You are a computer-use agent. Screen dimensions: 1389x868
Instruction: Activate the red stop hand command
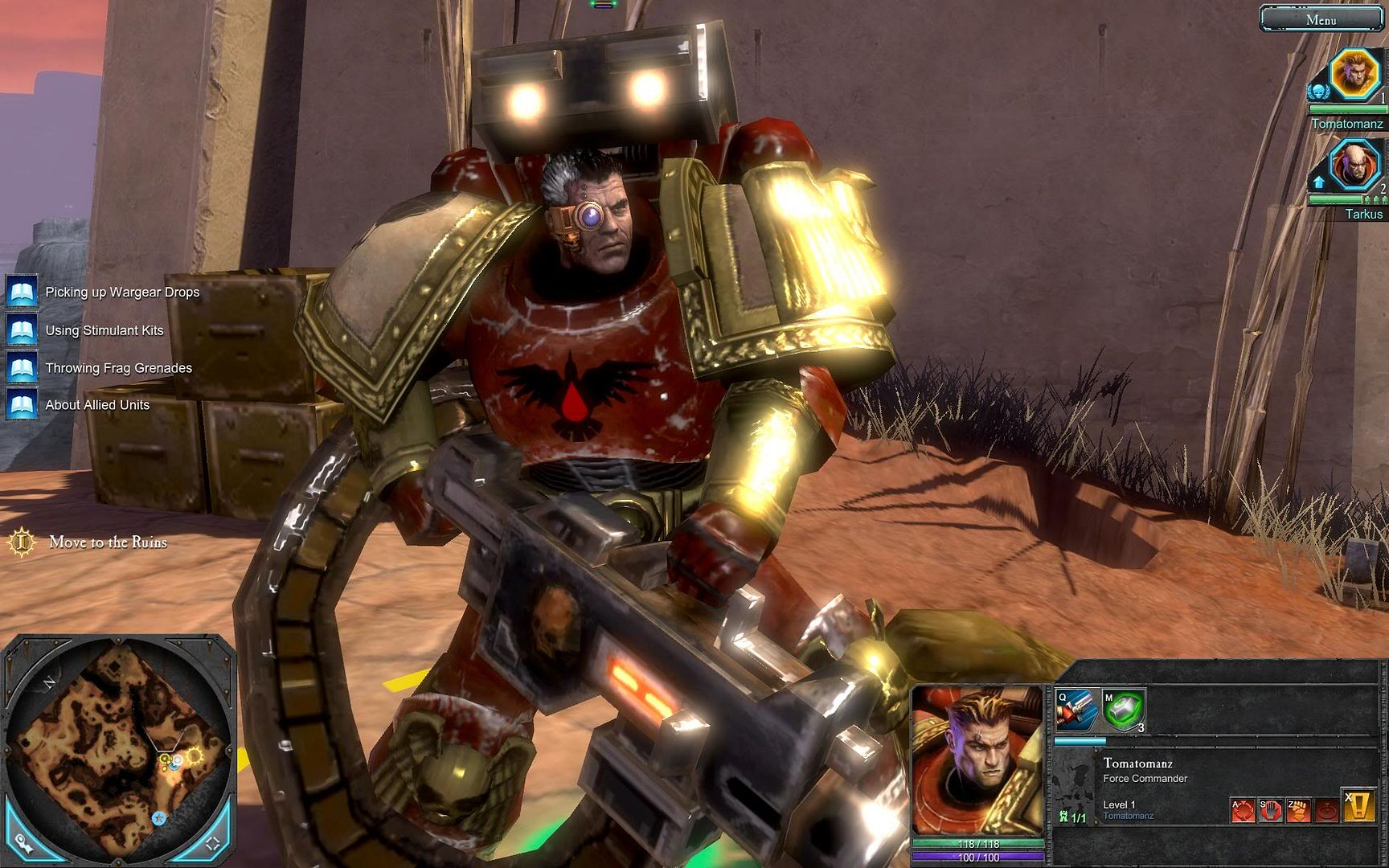click(x=1270, y=809)
